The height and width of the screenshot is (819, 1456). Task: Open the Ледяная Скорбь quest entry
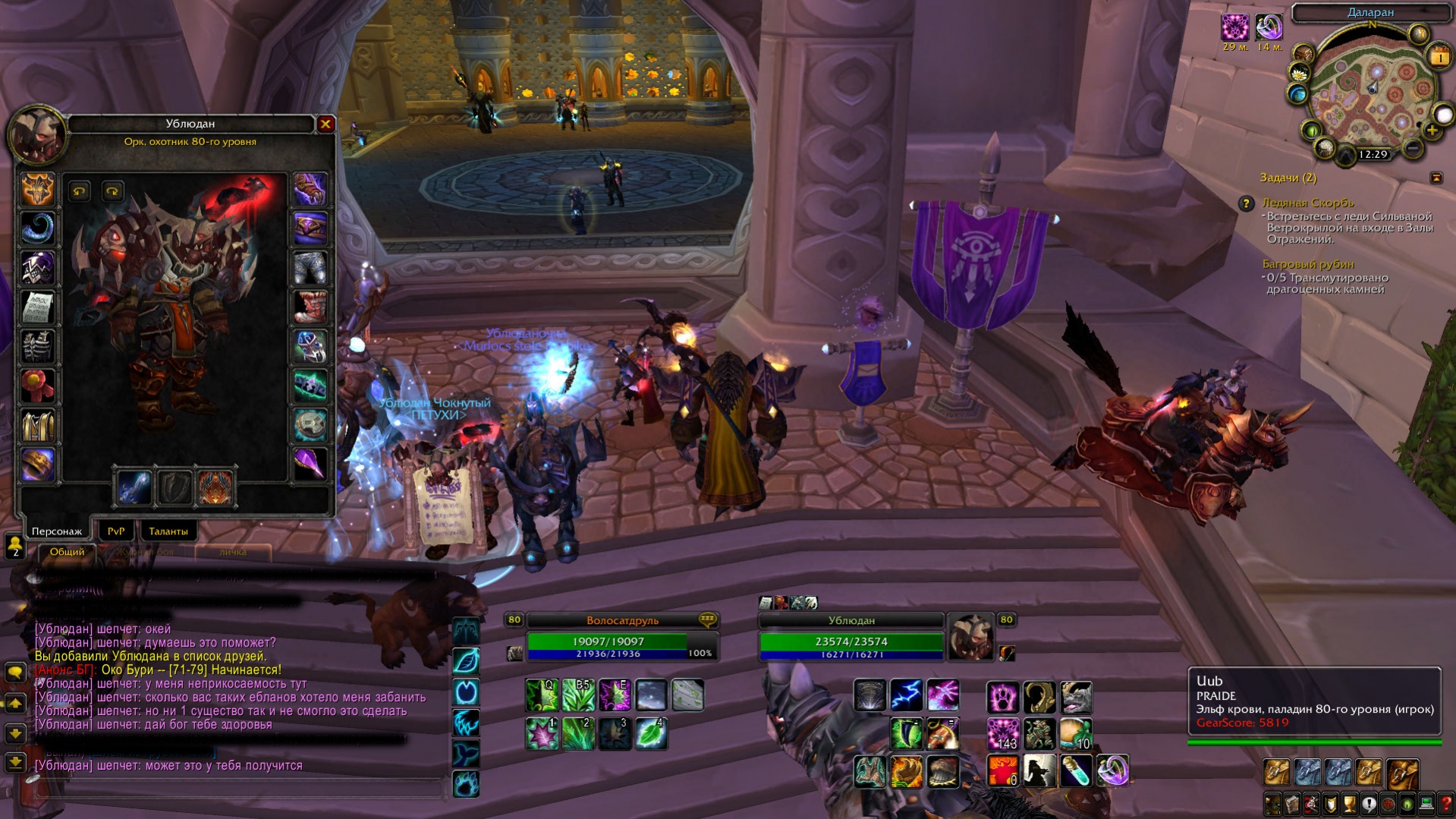click(x=1307, y=203)
